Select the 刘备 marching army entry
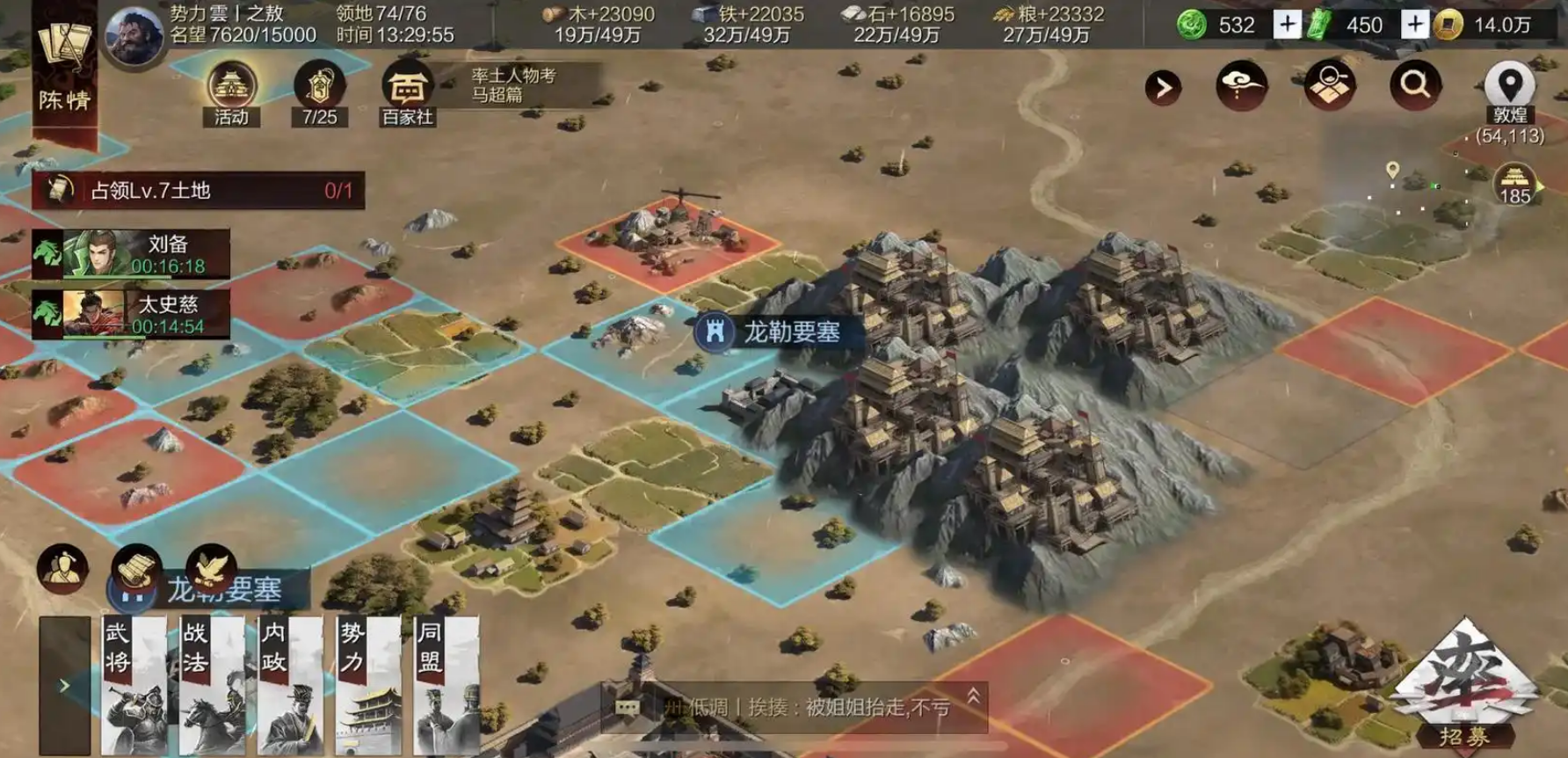This screenshot has width=1568, height=758. [x=132, y=254]
